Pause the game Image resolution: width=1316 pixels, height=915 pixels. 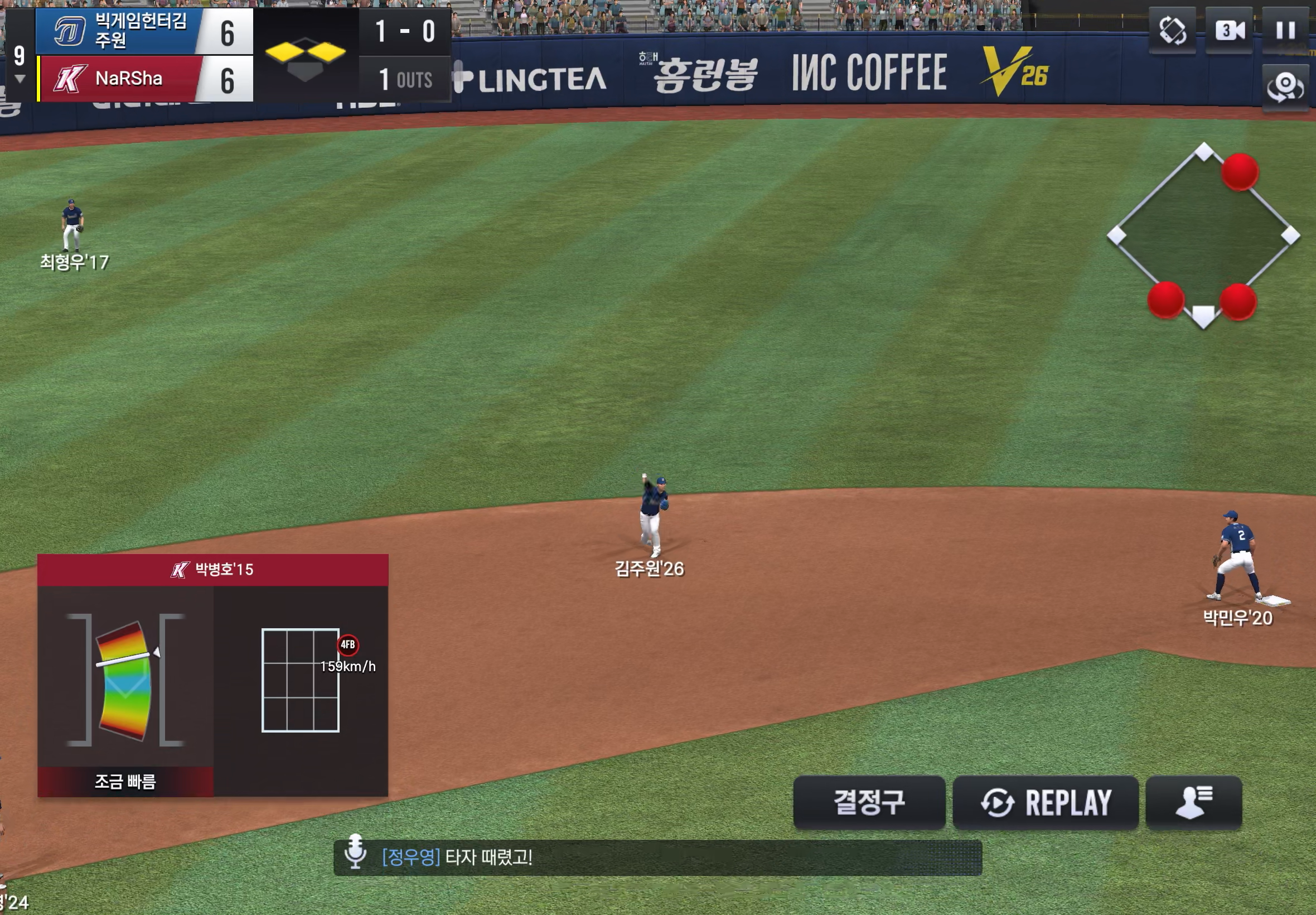(1285, 30)
